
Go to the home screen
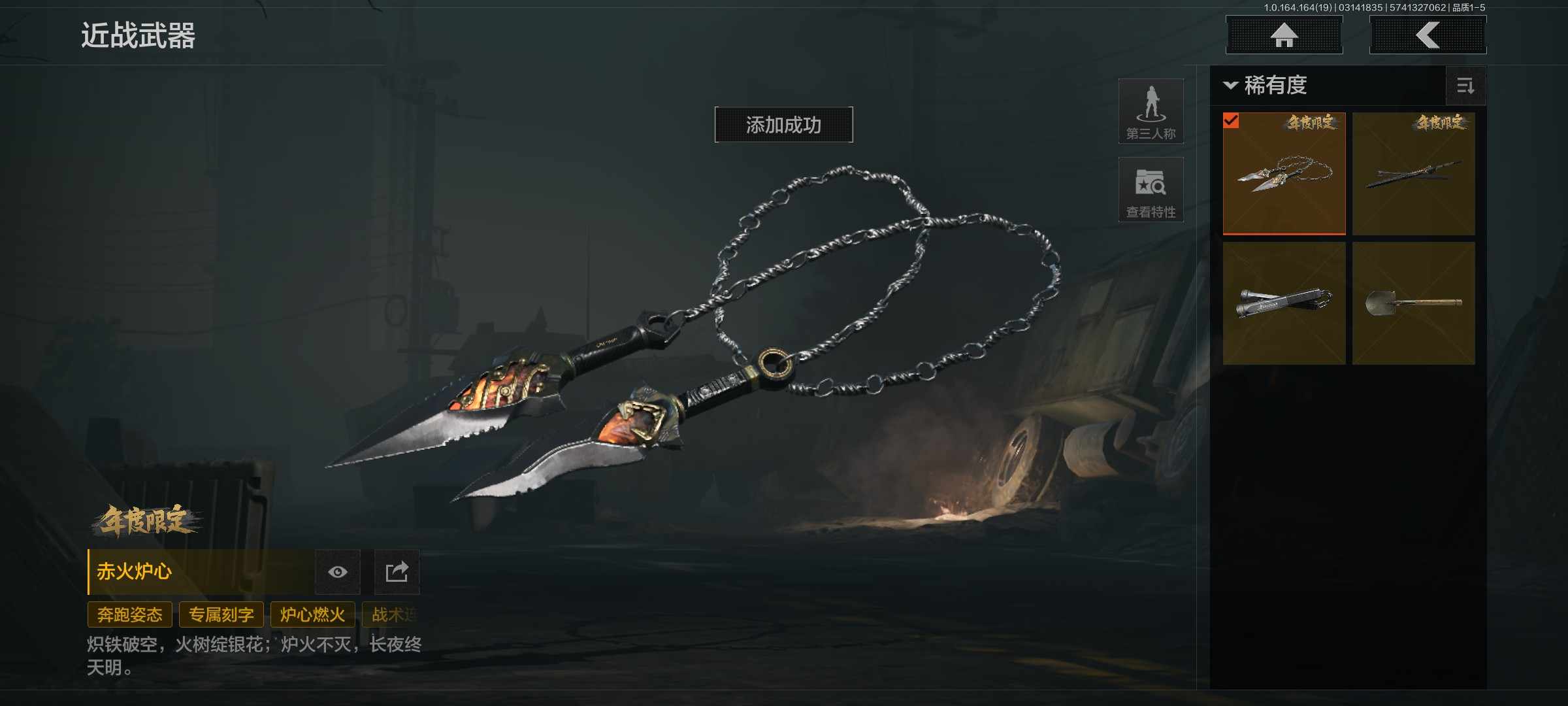[1284, 35]
